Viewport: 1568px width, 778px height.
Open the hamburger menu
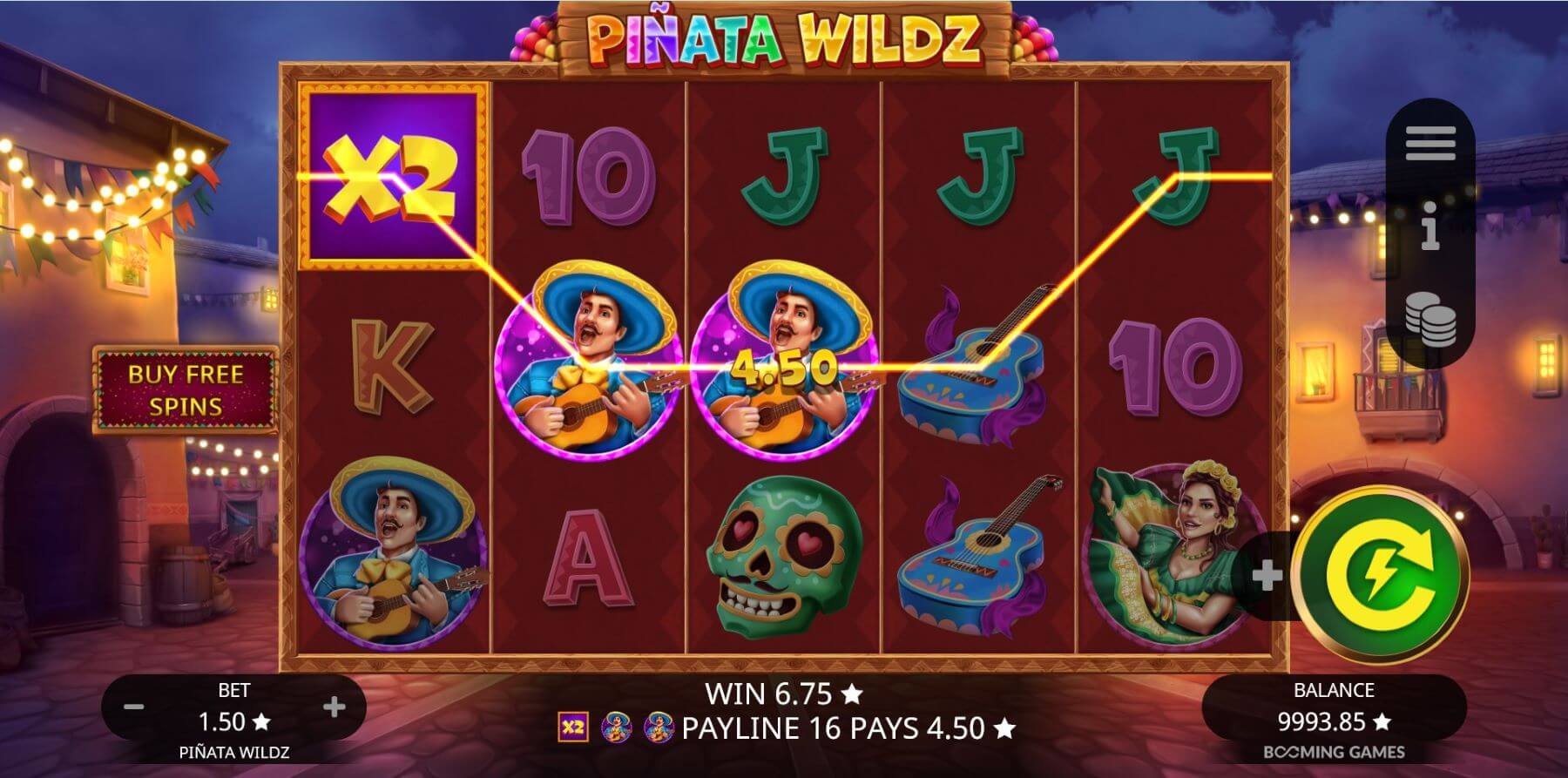pyautogui.click(x=1429, y=144)
